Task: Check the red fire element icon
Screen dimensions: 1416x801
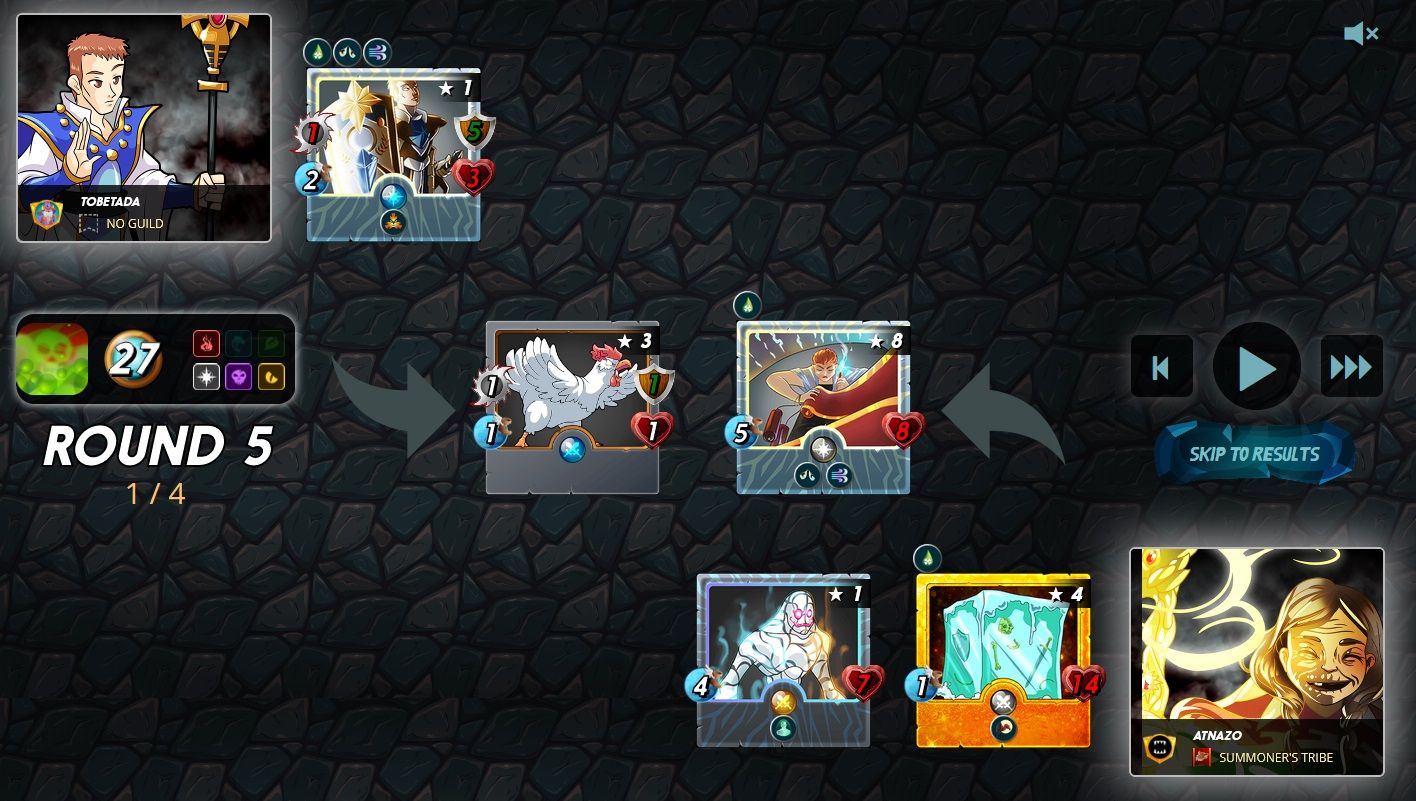Action: click(206, 344)
